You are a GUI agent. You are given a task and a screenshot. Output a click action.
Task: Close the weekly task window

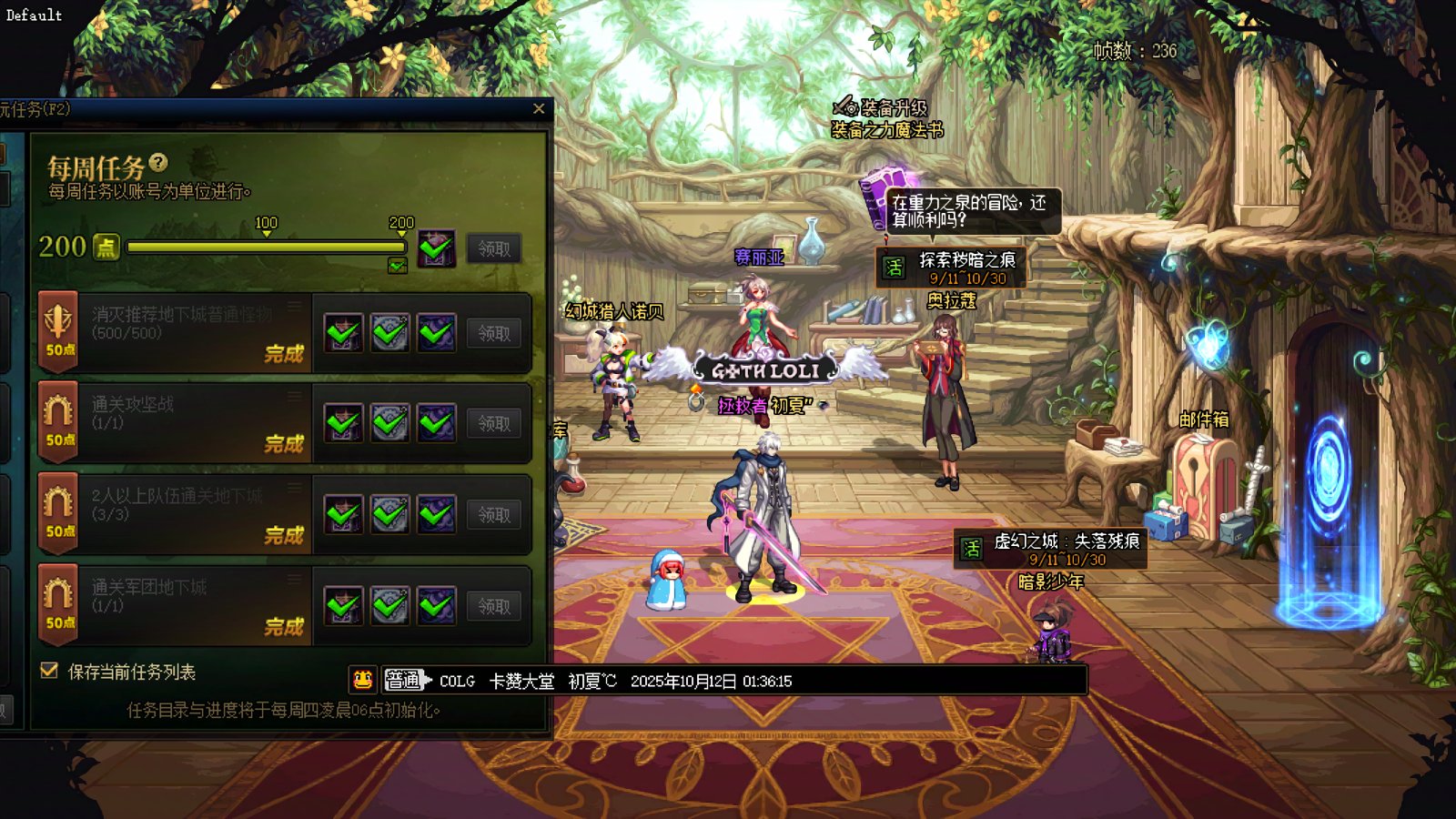[539, 109]
